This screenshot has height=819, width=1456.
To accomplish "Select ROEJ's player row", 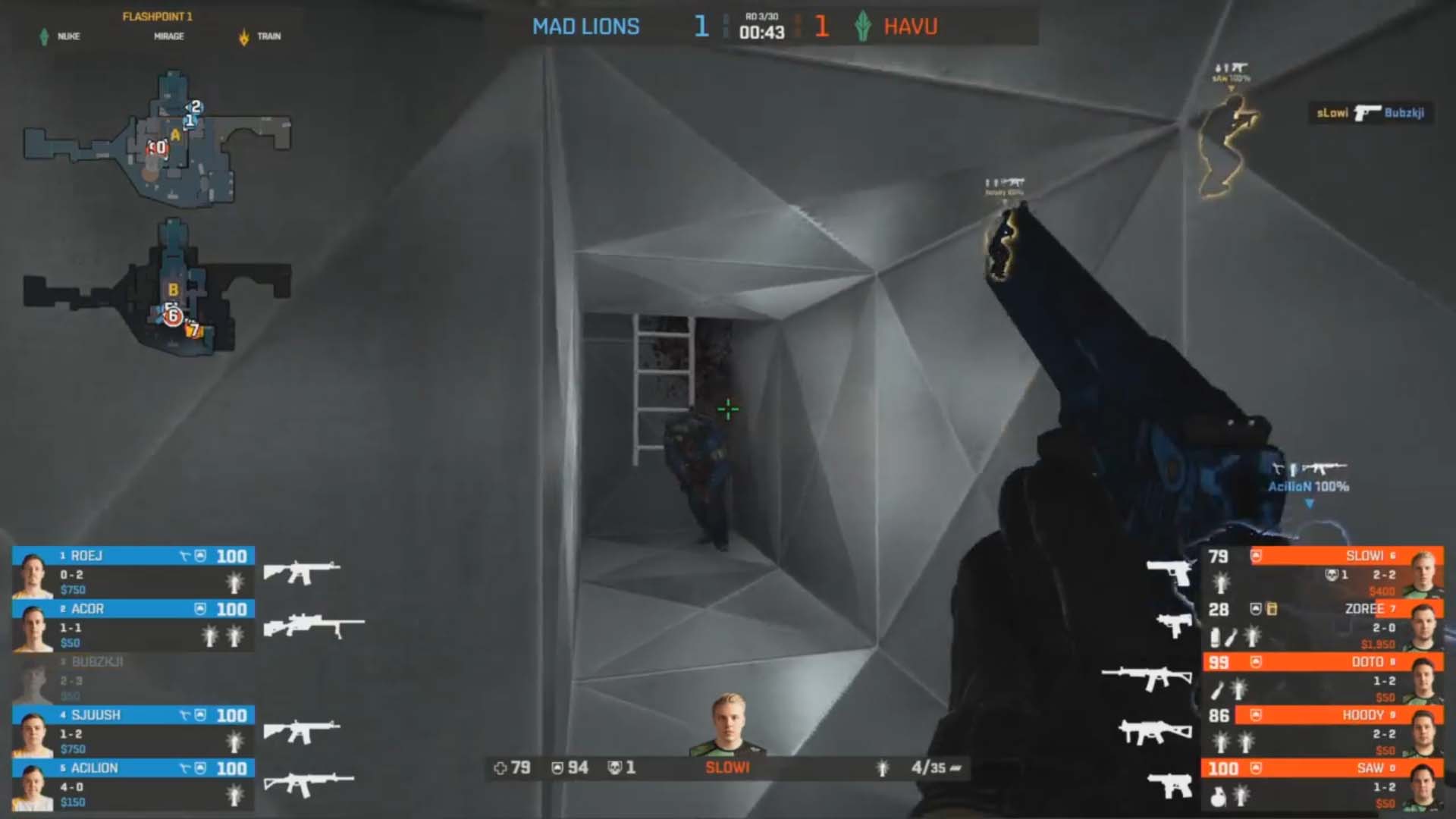I will click(x=133, y=573).
